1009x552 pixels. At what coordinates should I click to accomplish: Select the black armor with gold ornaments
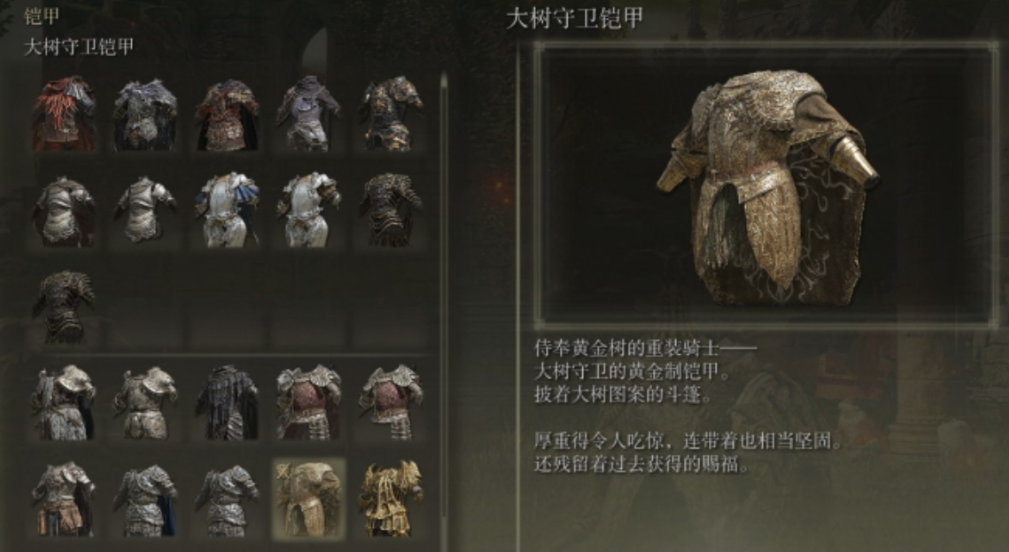pos(391,113)
